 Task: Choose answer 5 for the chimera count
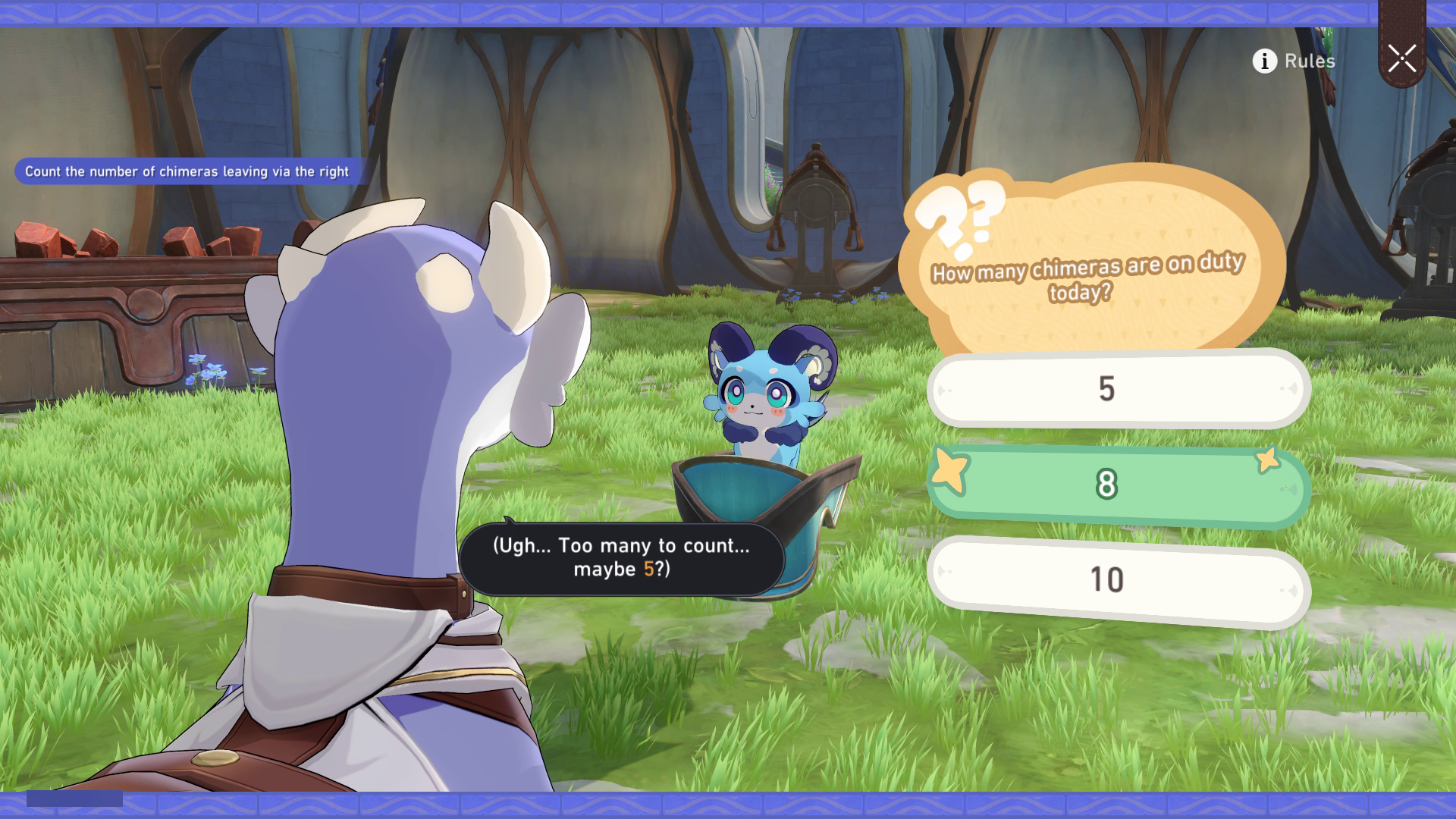point(1118,389)
